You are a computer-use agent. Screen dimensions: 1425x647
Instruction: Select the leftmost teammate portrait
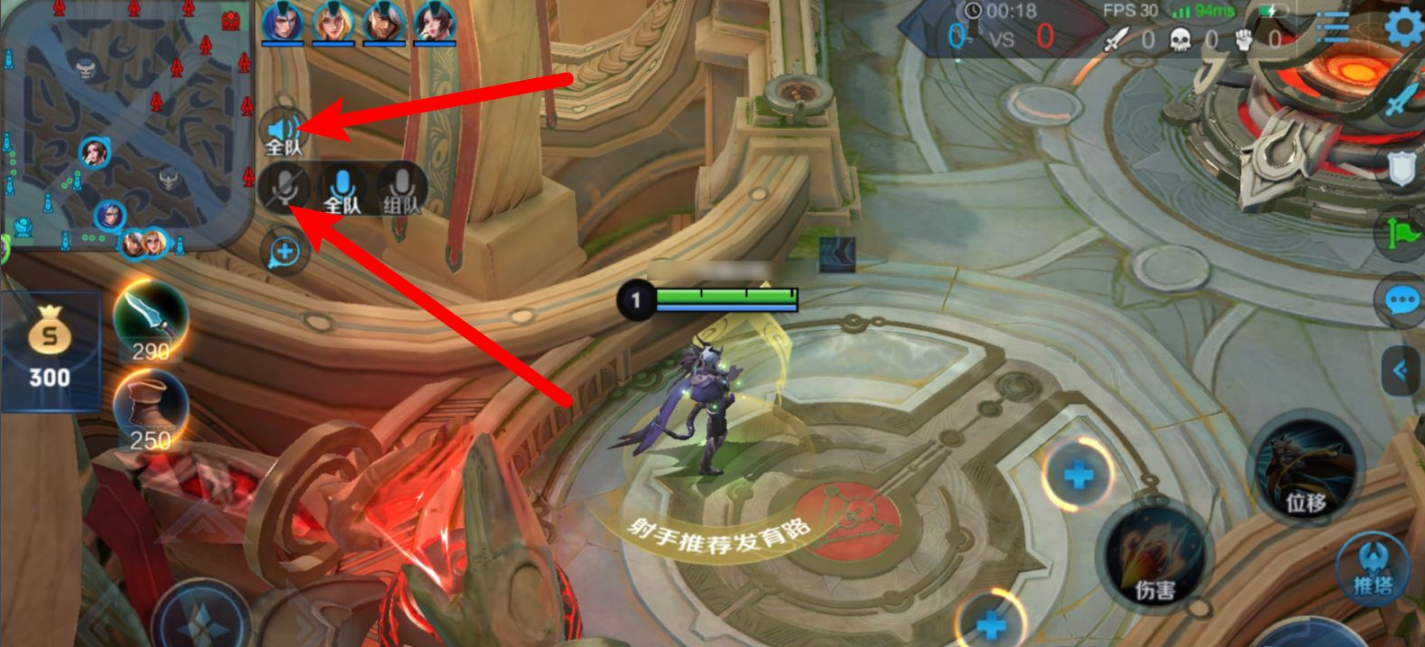281,22
